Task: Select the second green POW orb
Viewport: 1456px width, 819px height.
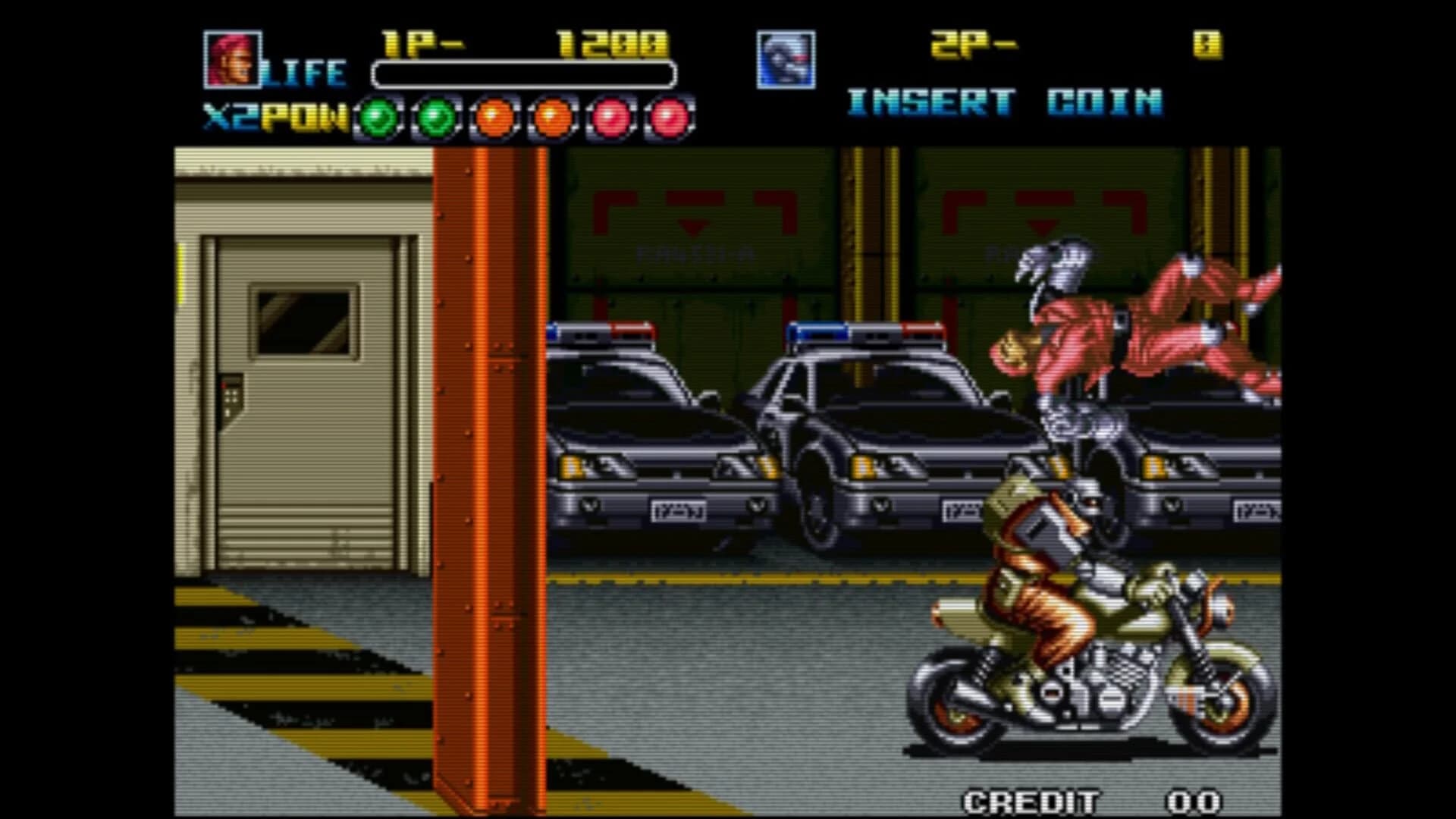Action: click(x=435, y=116)
